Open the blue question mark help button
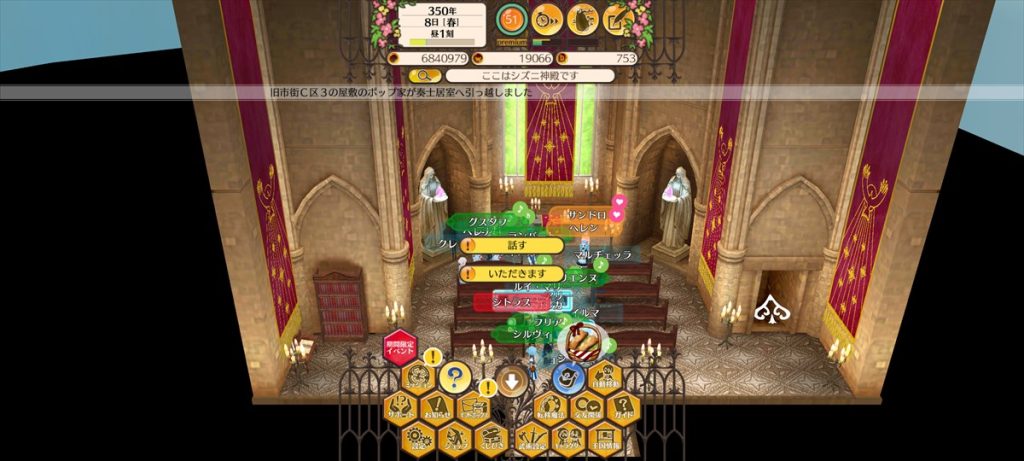Screen dimensions: 1024x461 [x=454, y=377]
